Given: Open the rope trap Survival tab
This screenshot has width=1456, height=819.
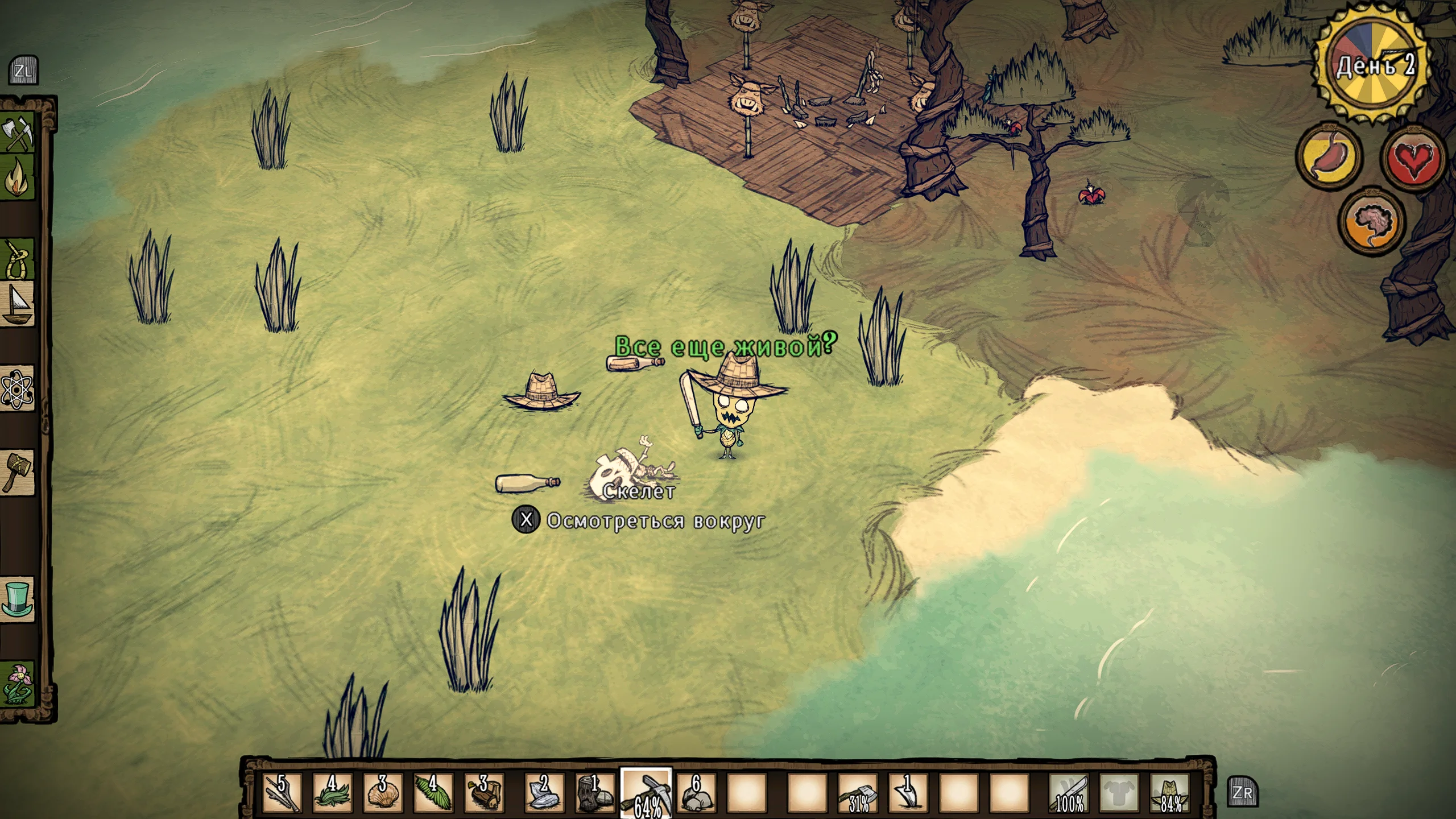Looking at the screenshot, I should pos(18,259).
